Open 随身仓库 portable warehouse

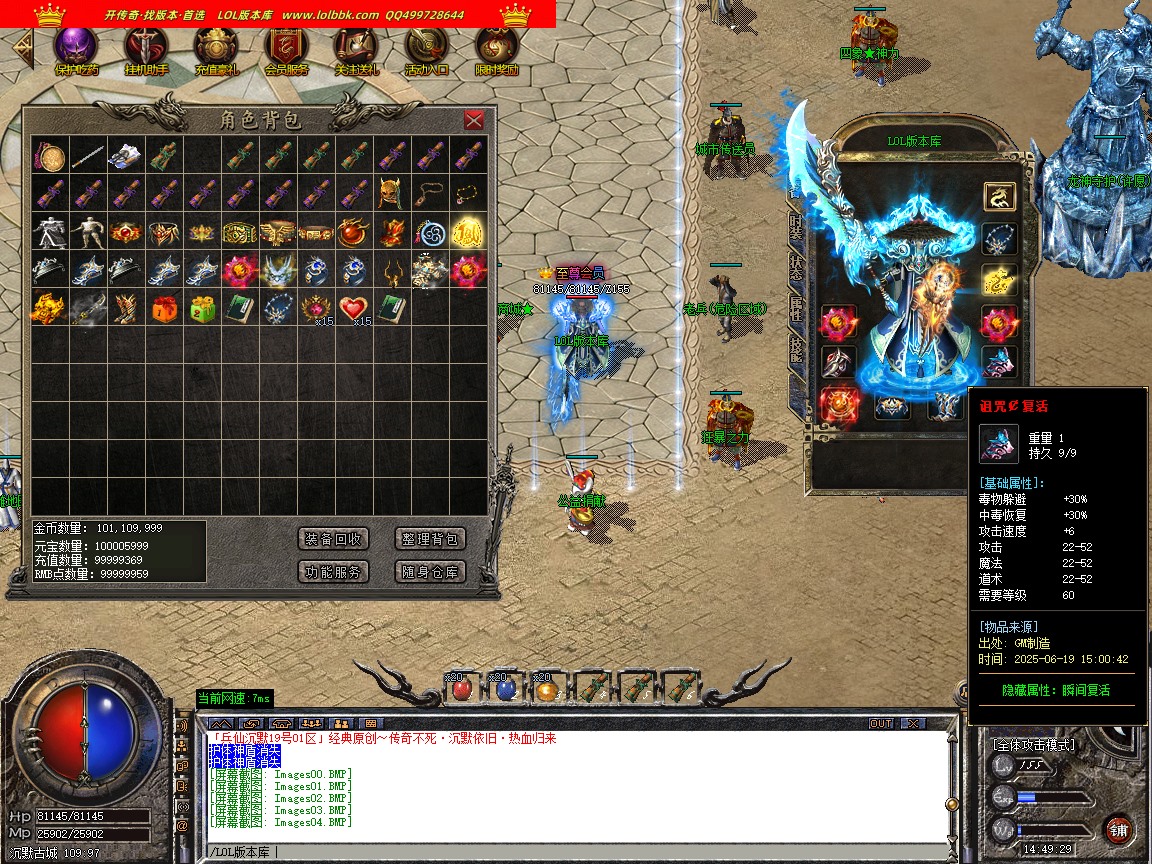tap(431, 572)
